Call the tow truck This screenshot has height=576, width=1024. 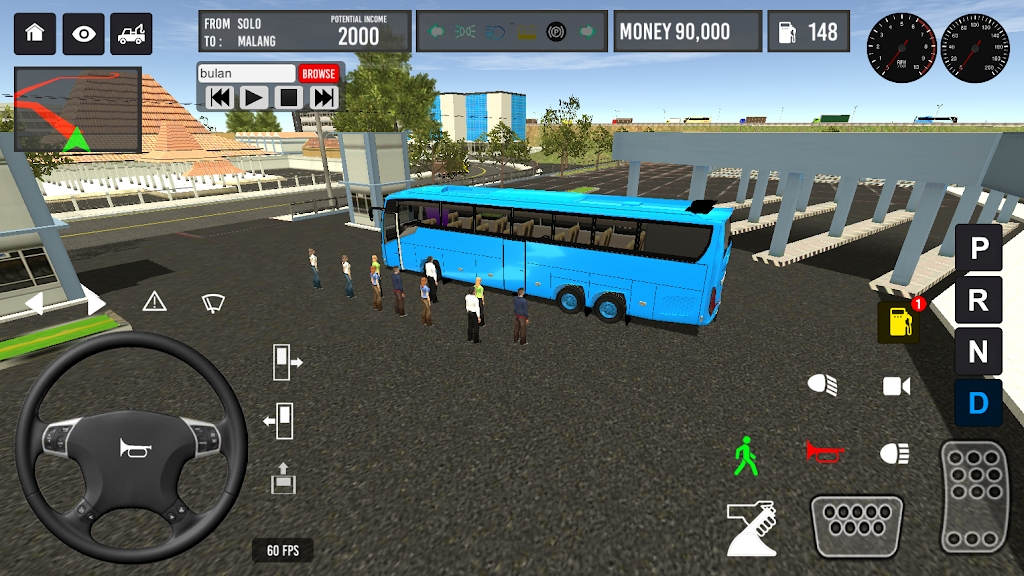point(131,34)
